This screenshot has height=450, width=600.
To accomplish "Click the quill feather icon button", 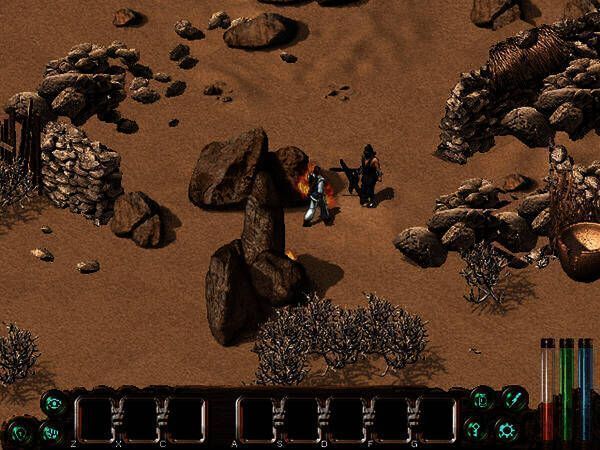I will tap(513, 399).
